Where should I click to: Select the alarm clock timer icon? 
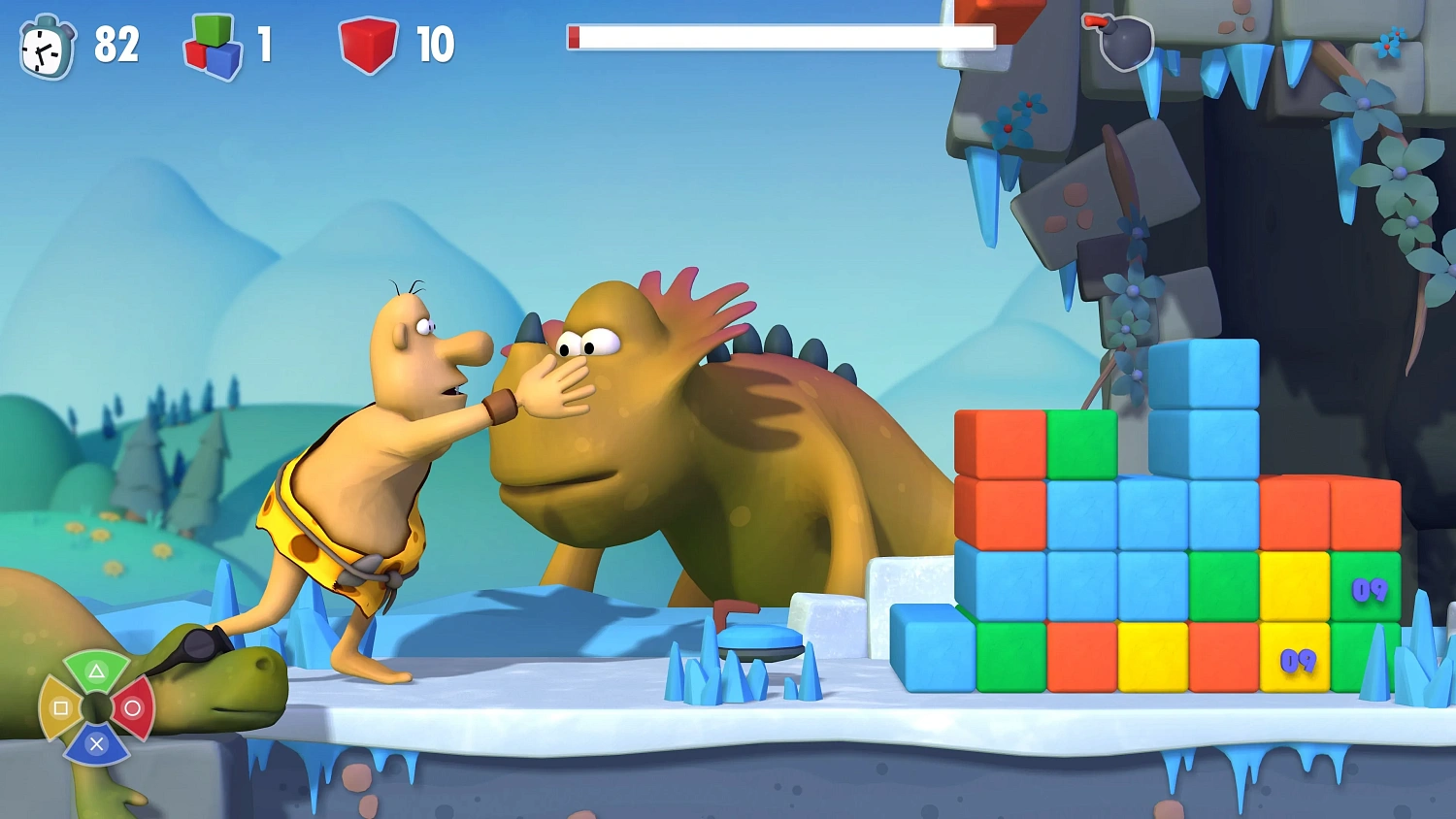(x=47, y=47)
